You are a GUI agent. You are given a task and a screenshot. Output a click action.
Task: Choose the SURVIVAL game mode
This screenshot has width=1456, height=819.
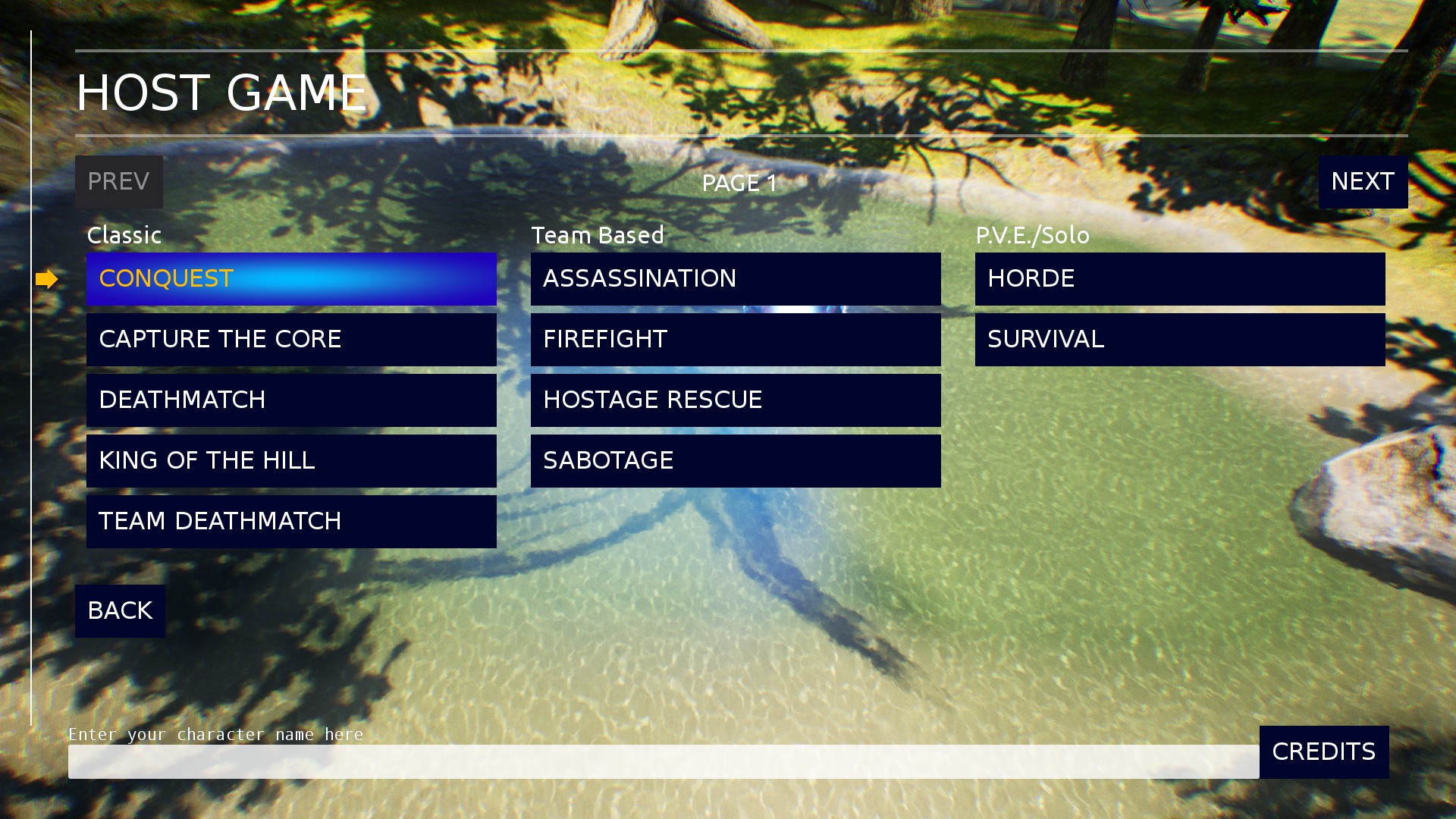click(1179, 339)
